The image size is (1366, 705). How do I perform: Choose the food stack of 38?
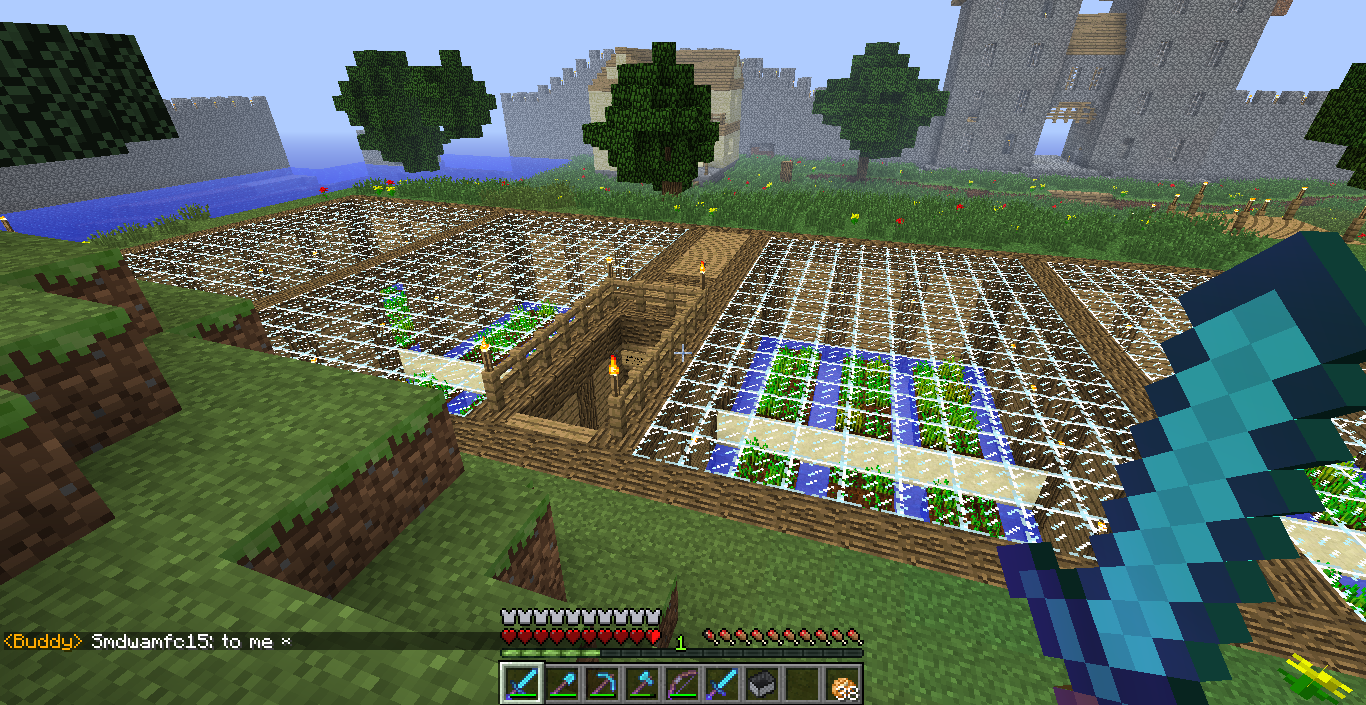(x=843, y=684)
